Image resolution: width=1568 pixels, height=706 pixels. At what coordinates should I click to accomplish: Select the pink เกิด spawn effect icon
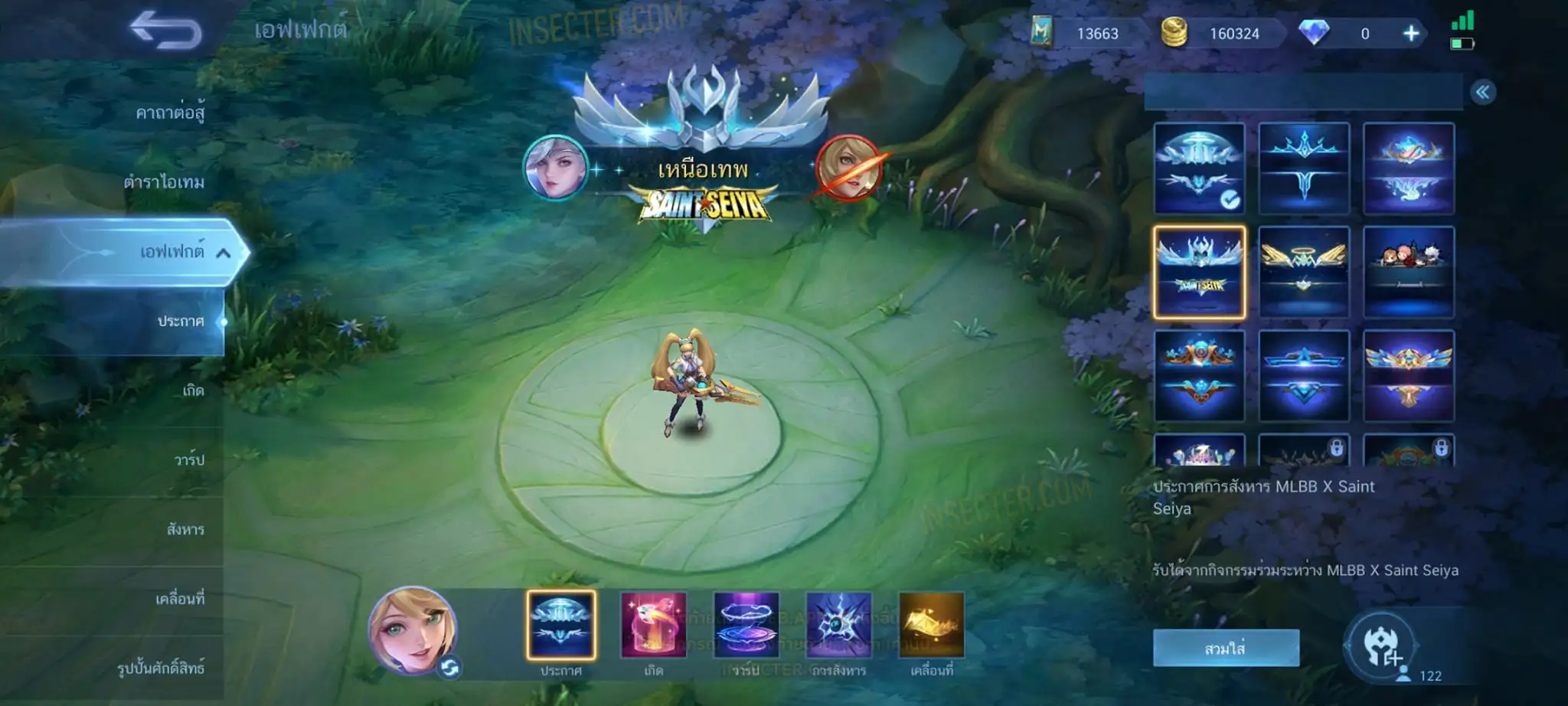(x=653, y=625)
